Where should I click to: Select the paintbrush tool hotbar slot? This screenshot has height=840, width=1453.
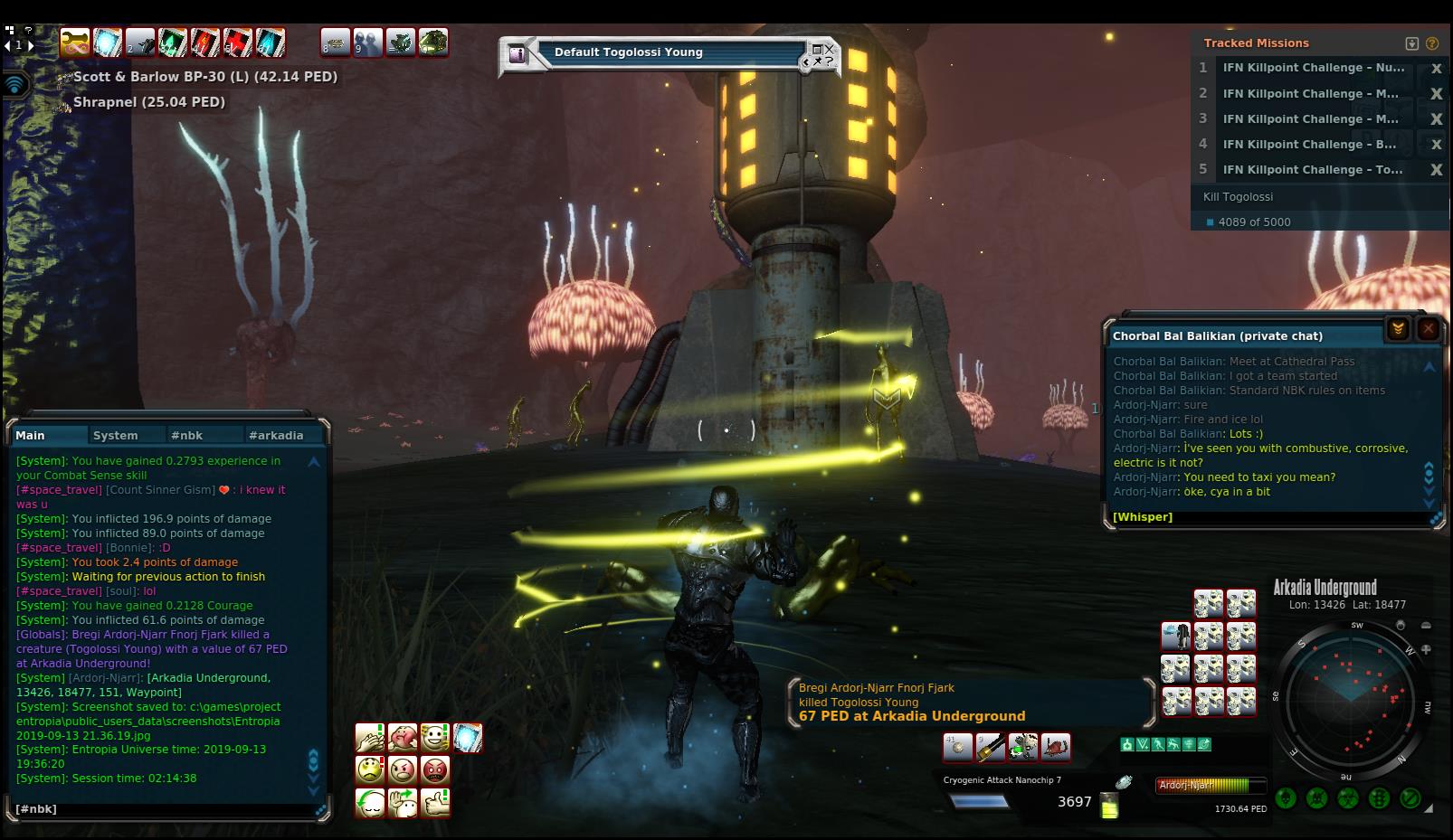(x=990, y=747)
